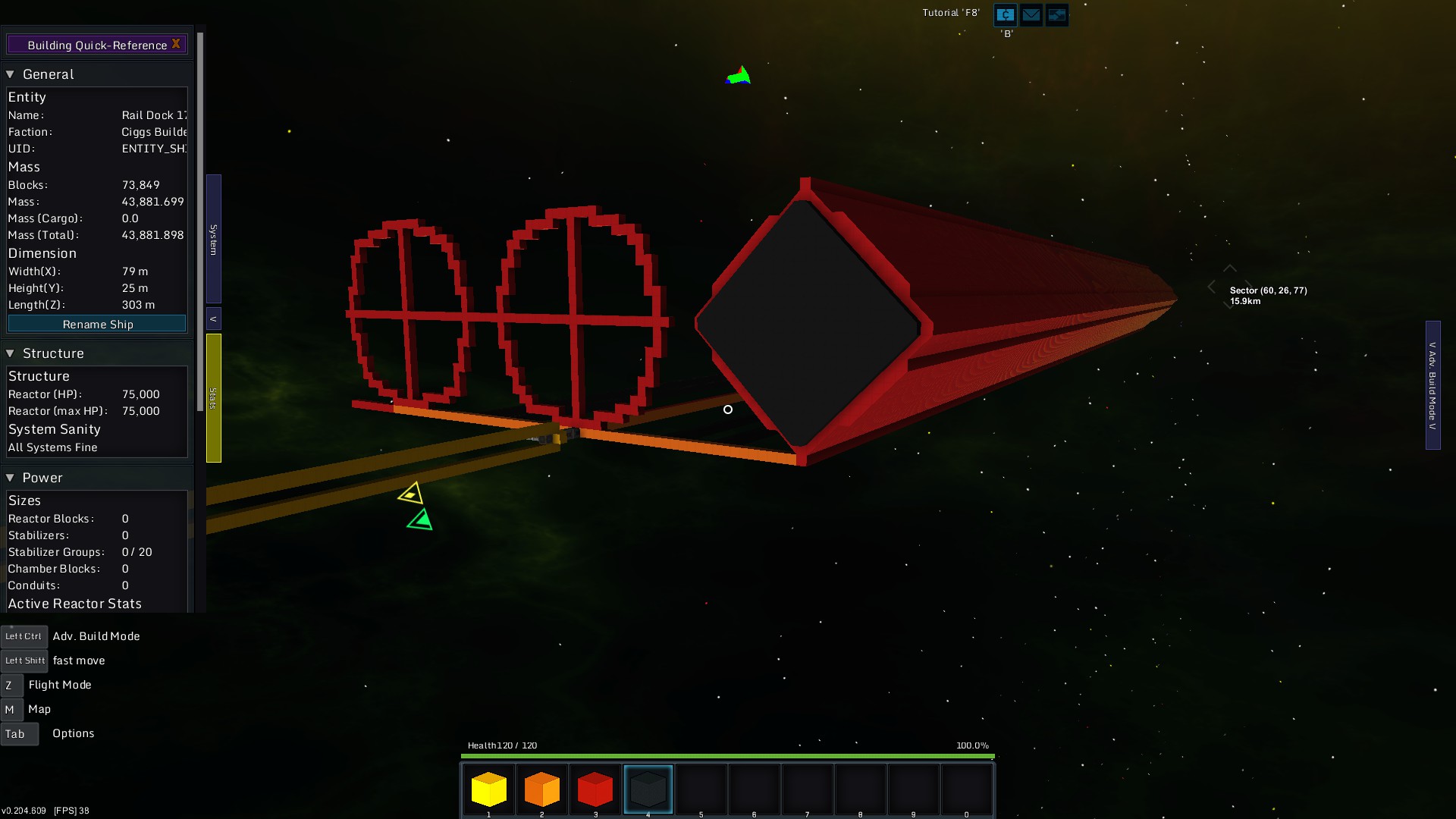1456x819 pixels.
Task: Switch to the System side tab
Action: [x=214, y=239]
